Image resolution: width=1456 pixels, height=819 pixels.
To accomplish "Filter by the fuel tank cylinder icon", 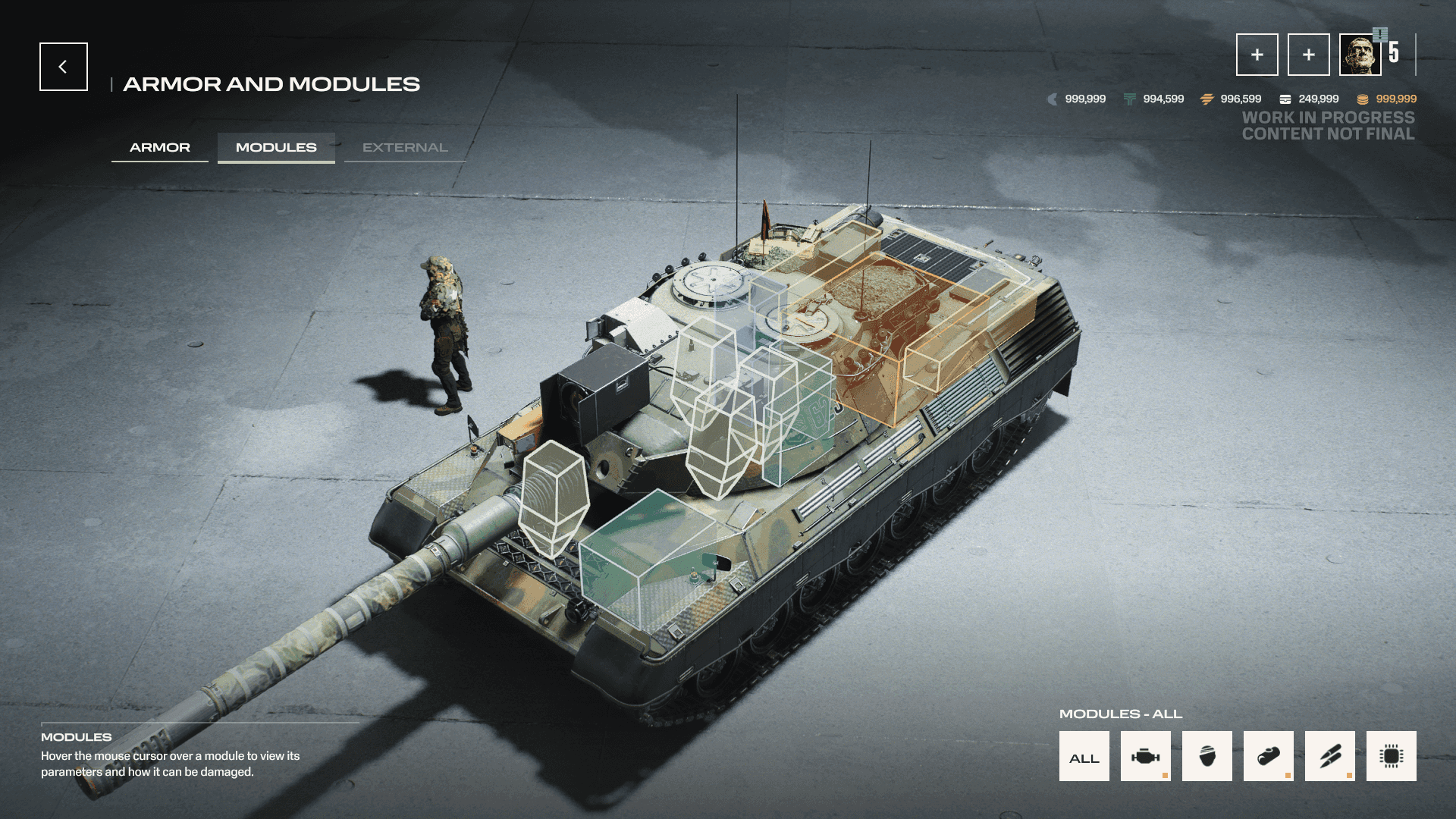I will pyautogui.click(x=1268, y=756).
